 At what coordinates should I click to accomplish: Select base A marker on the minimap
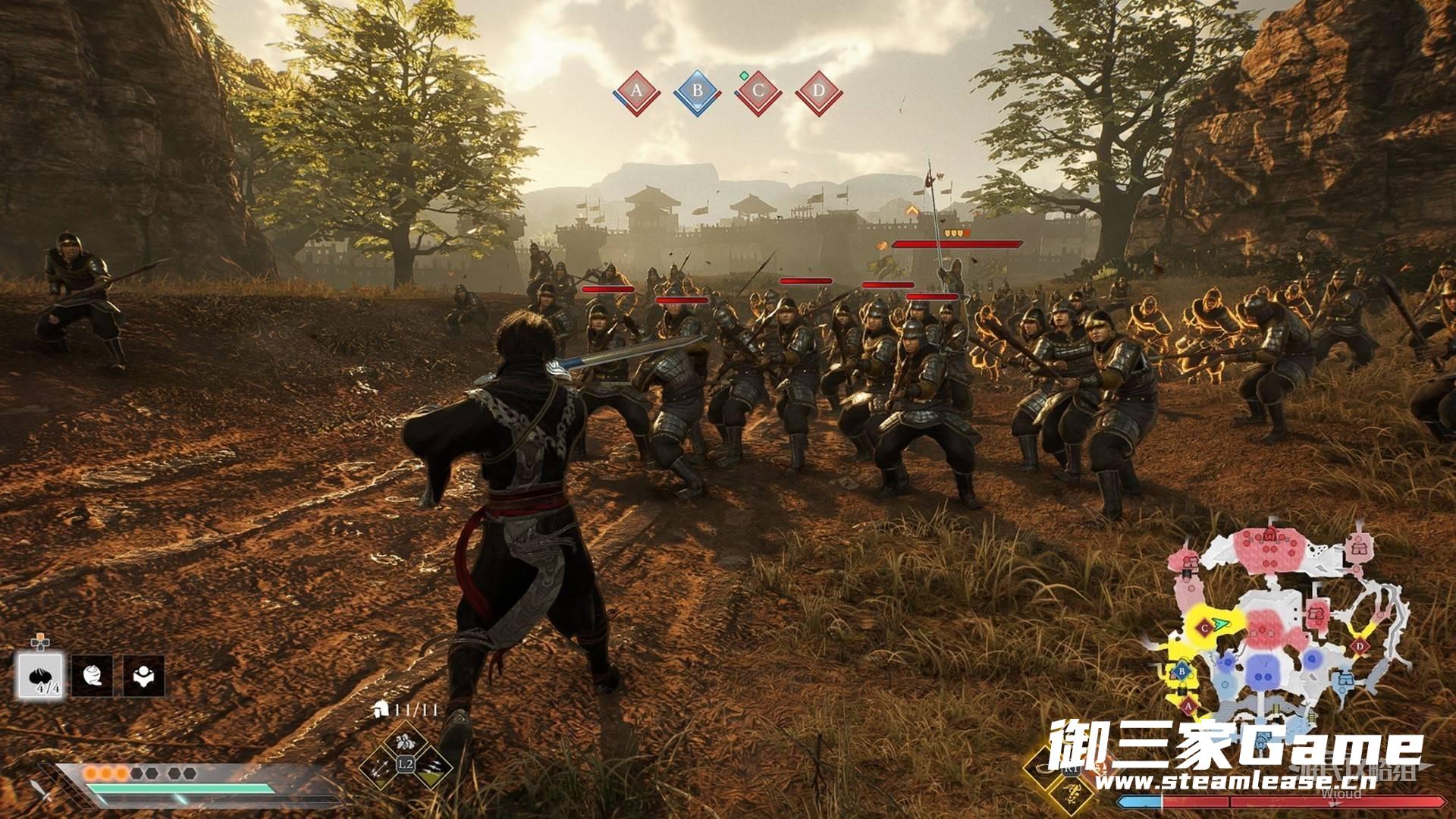(x=1188, y=707)
